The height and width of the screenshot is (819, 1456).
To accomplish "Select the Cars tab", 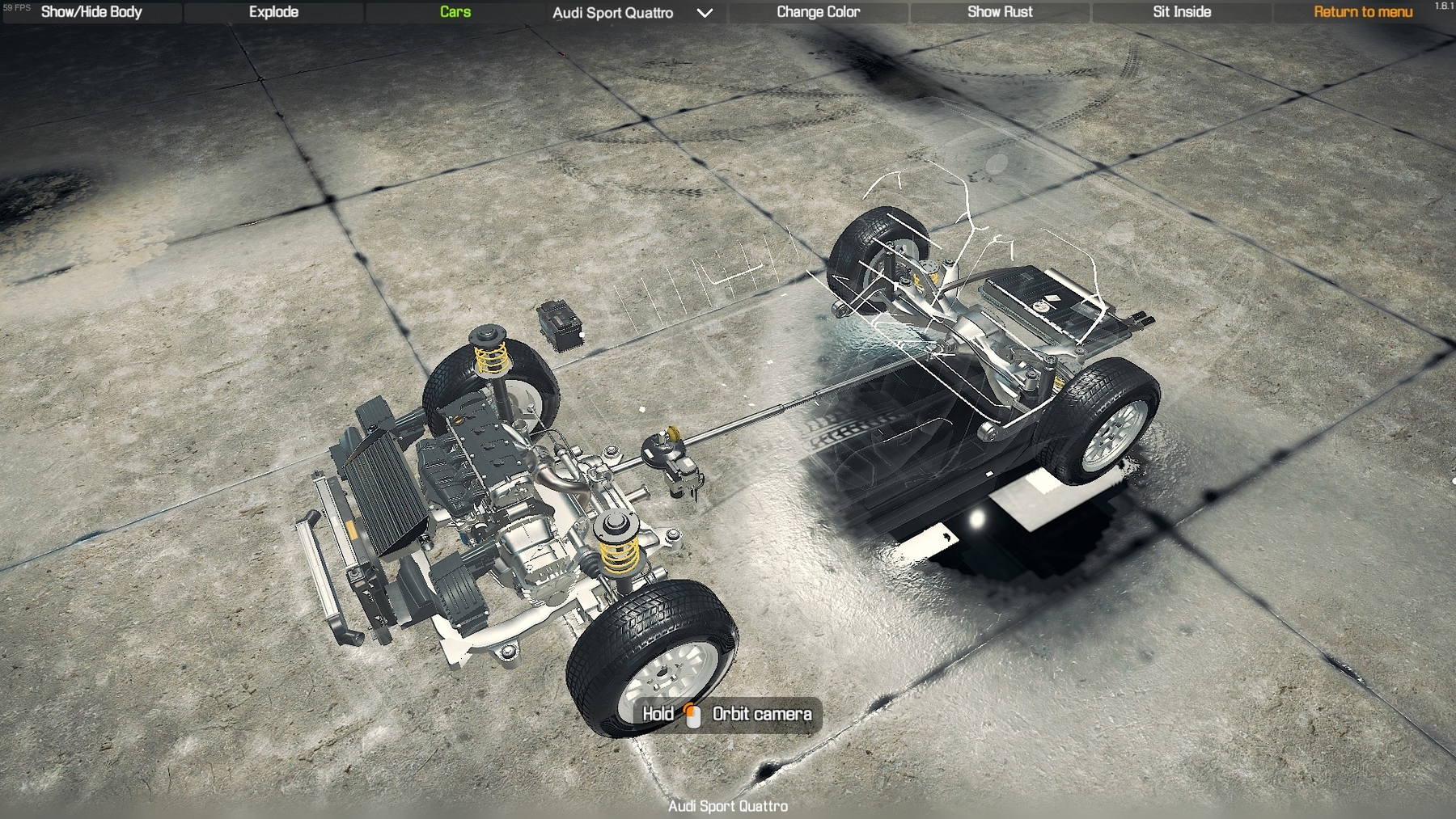I will pos(455,12).
